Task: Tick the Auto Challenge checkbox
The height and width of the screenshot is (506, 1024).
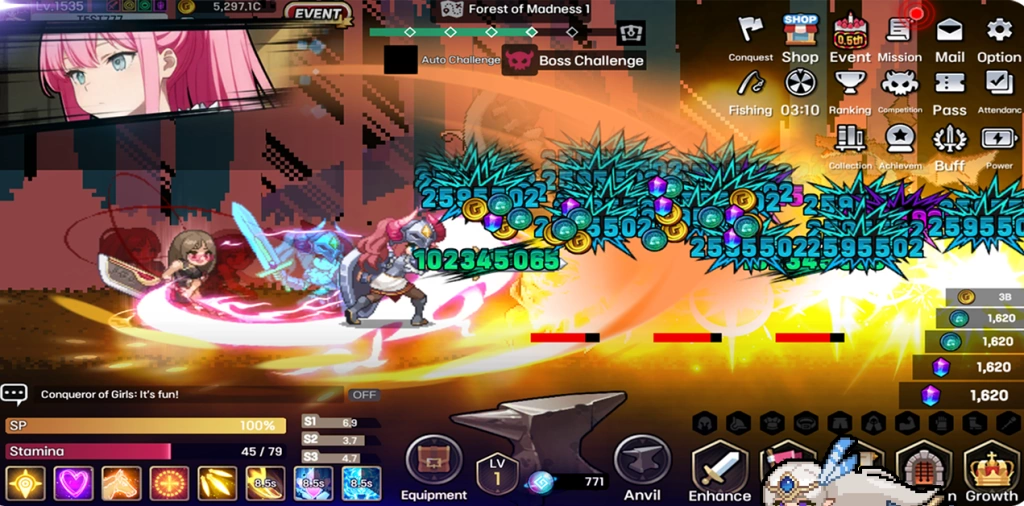Action: coord(401,60)
